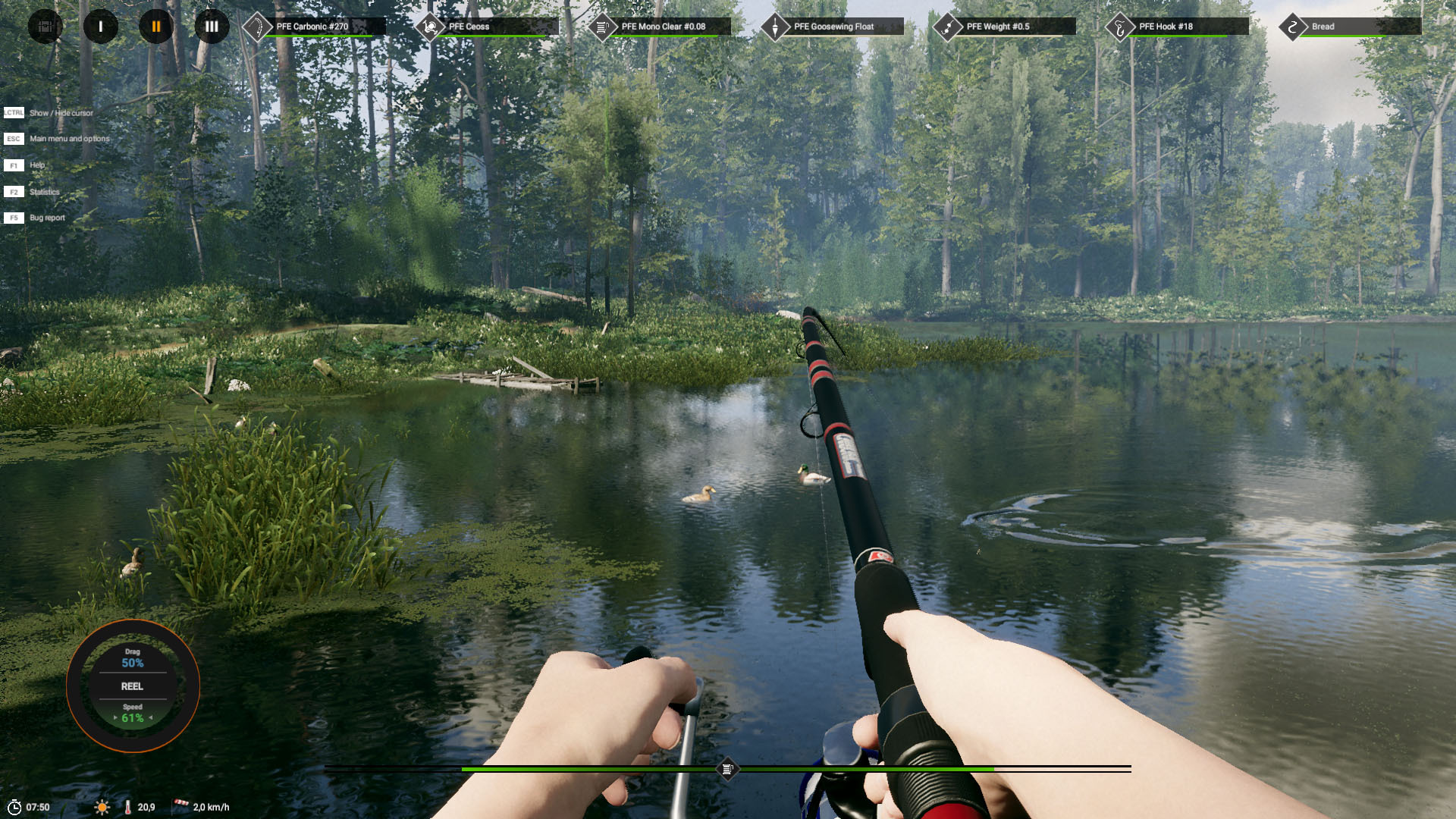Select the PFE Weight #0.5 sinker icon
Image resolution: width=1456 pixels, height=819 pixels.
[946, 26]
